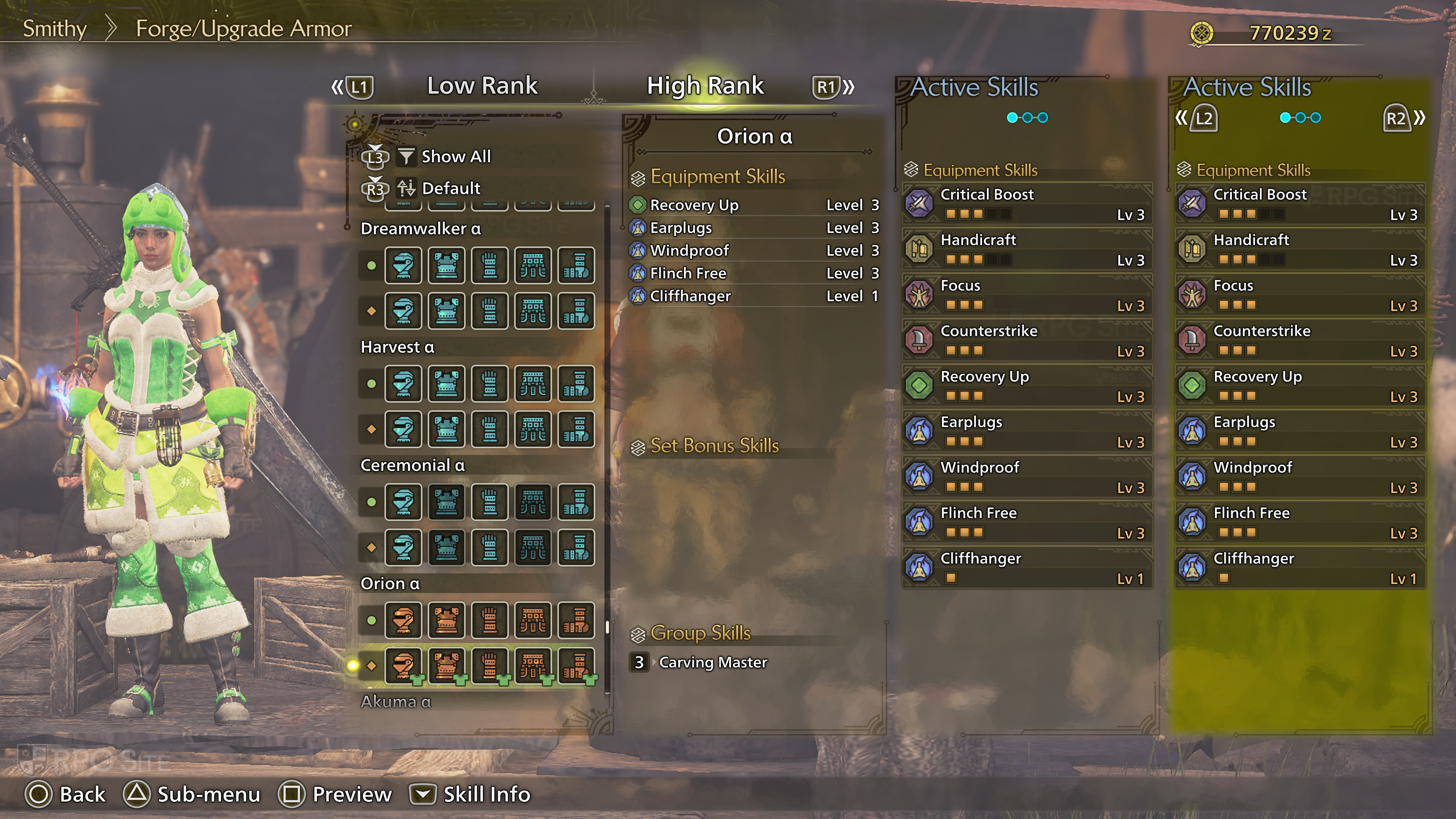Screen dimensions: 1456x819
Task: Select the checkmarked Orion α waist piece
Action: click(x=532, y=665)
